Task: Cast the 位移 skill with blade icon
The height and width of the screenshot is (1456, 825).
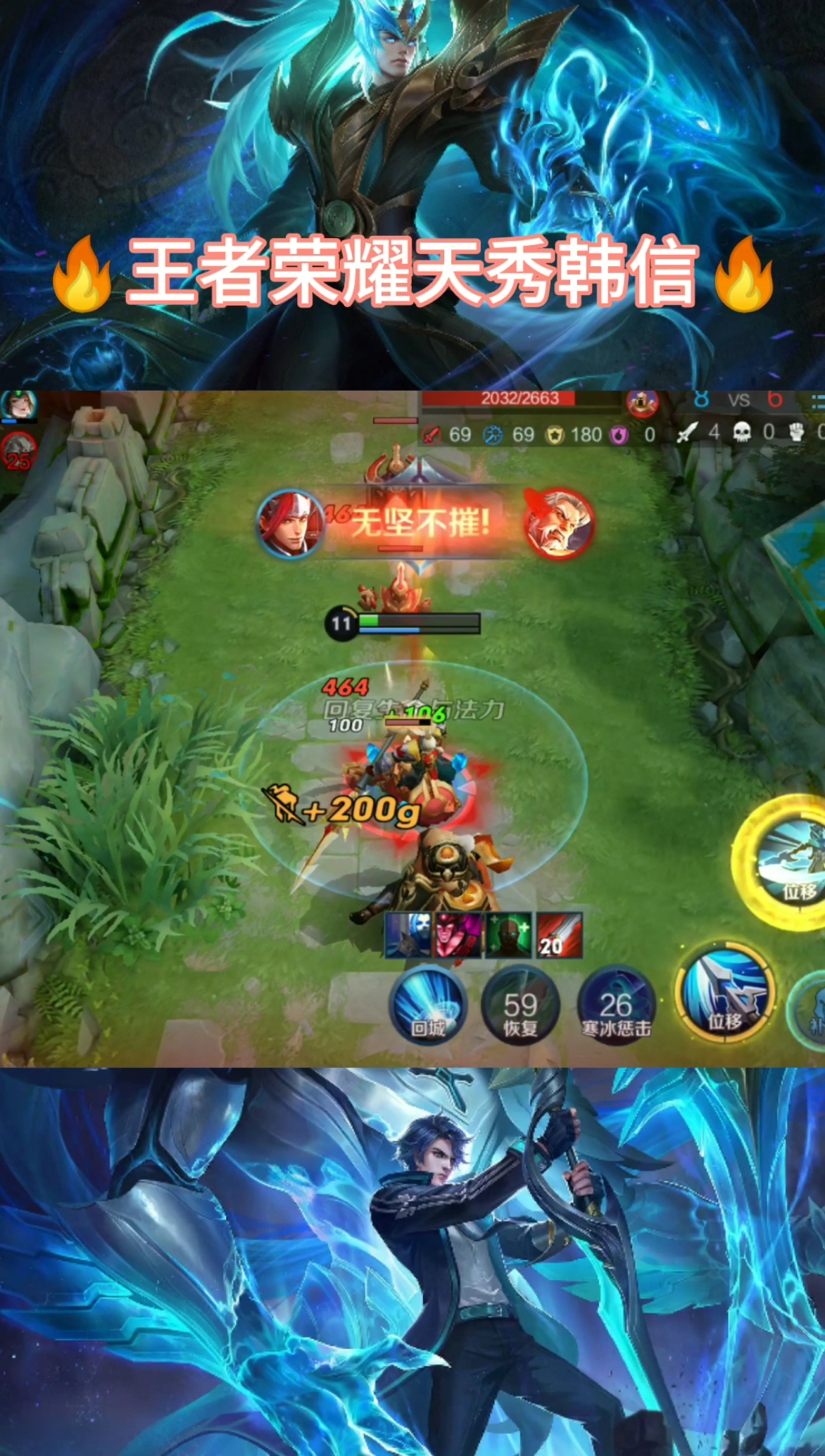Action: (x=724, y=994)
